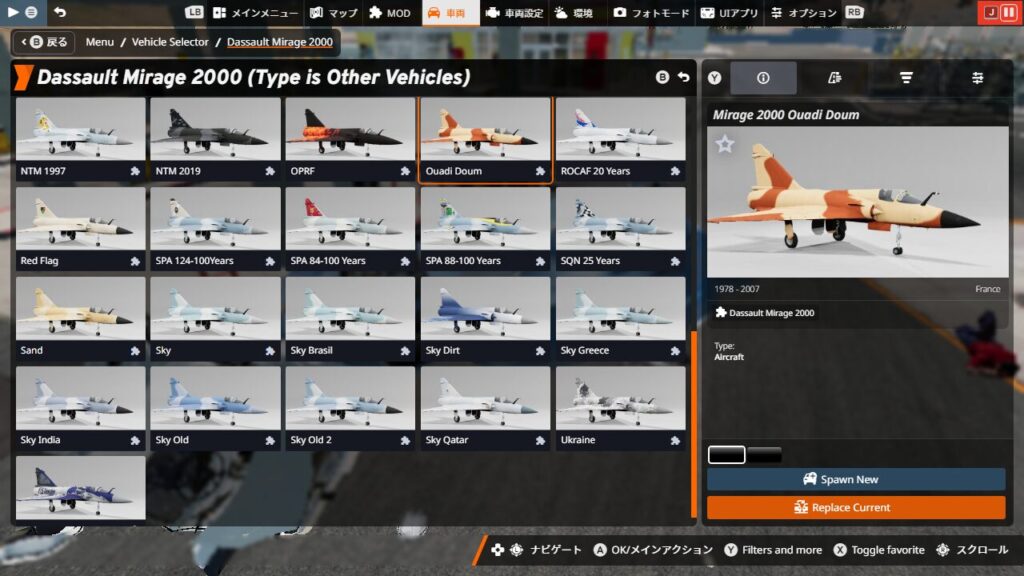1024x576 pixels.
Task: Spawn a new vehicle with Spawn New
Action: click(x=856, y=479)
